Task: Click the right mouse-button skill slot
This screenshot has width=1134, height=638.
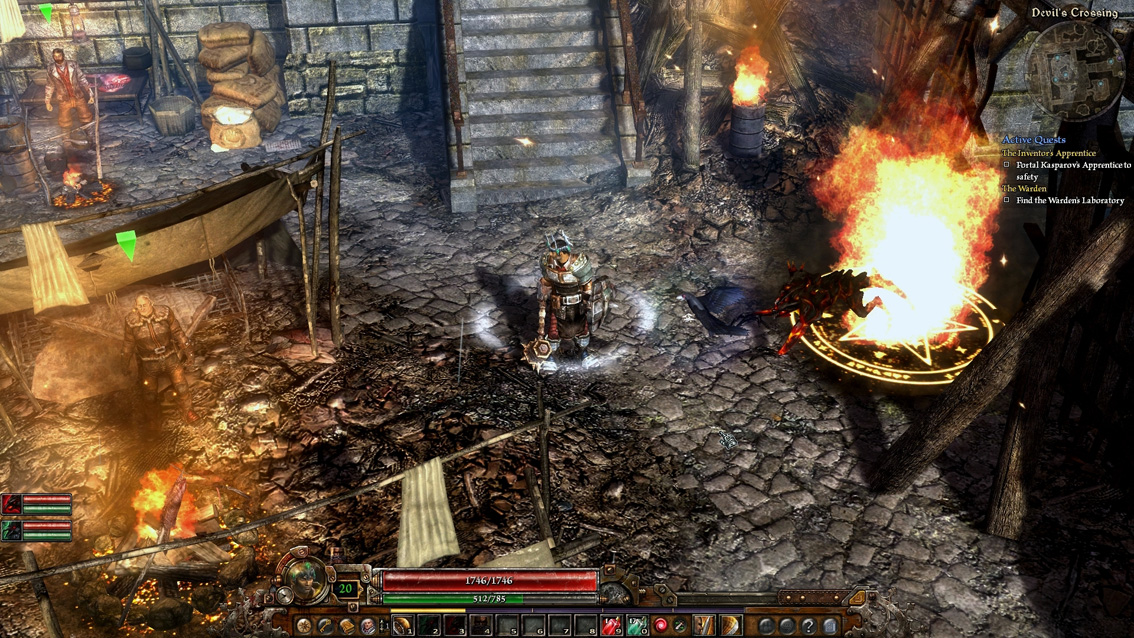Action: pyautogui.click(x=731, y=626)
